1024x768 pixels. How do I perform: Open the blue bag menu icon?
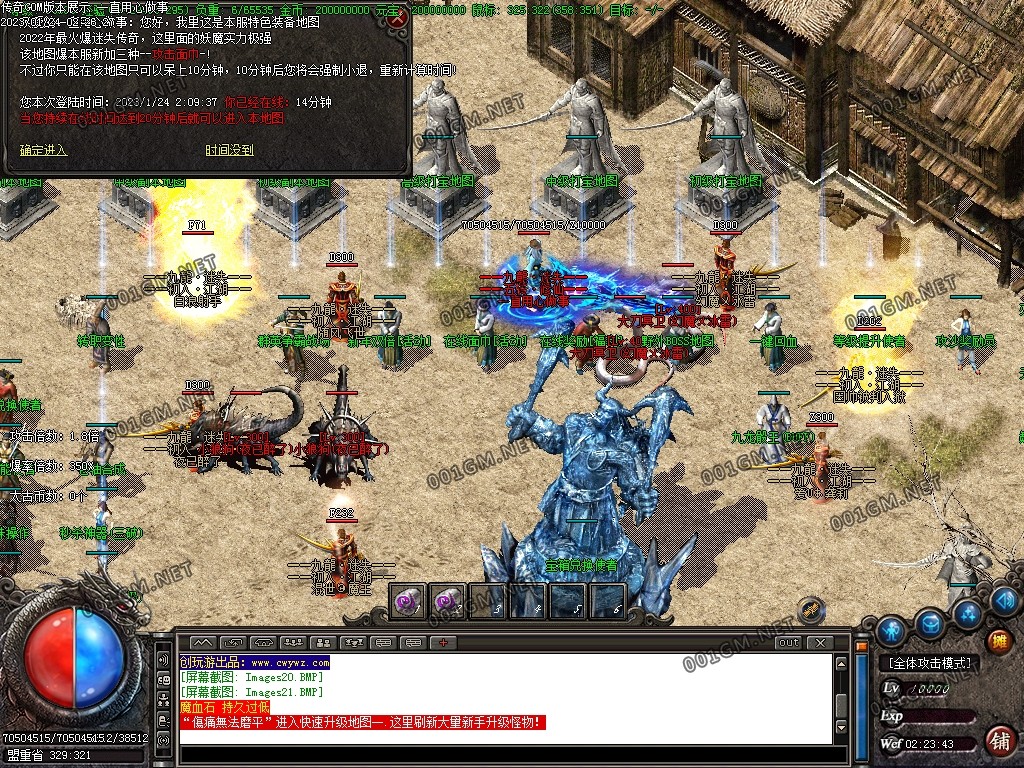(930, 624)
